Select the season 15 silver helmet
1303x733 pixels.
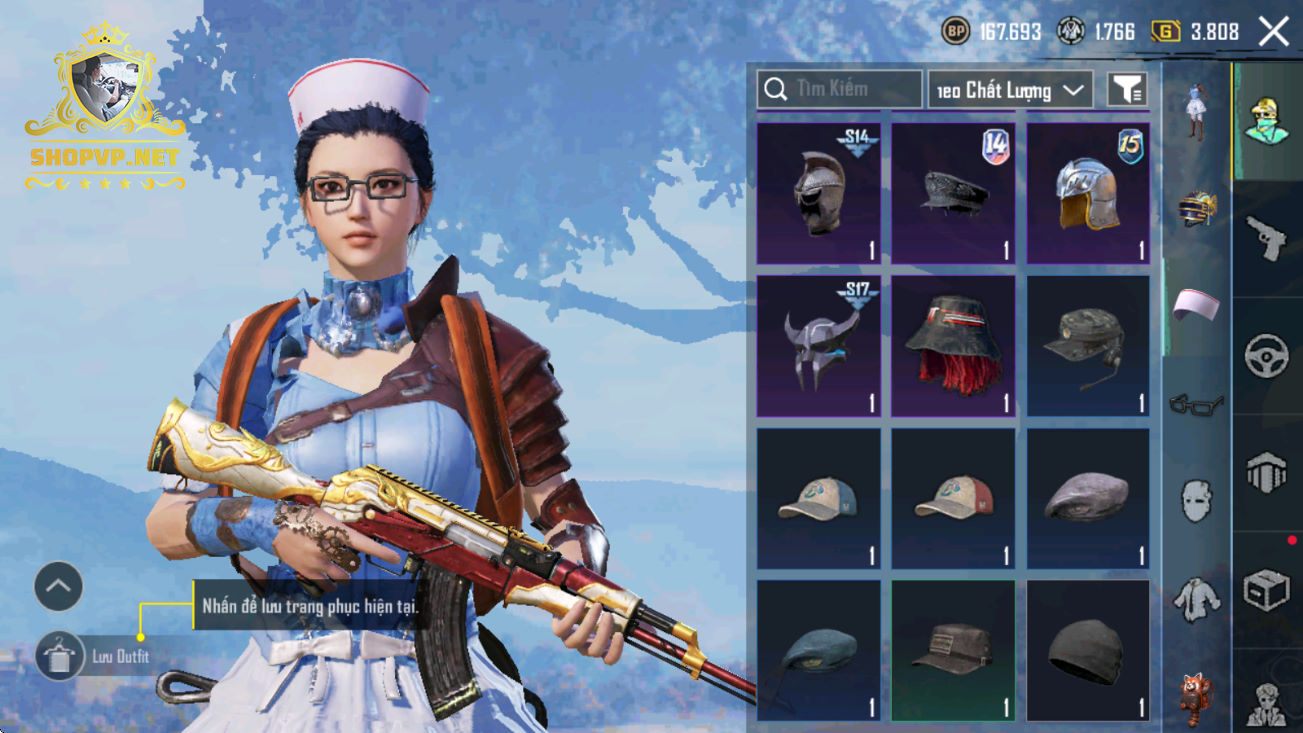point(1088,194)
